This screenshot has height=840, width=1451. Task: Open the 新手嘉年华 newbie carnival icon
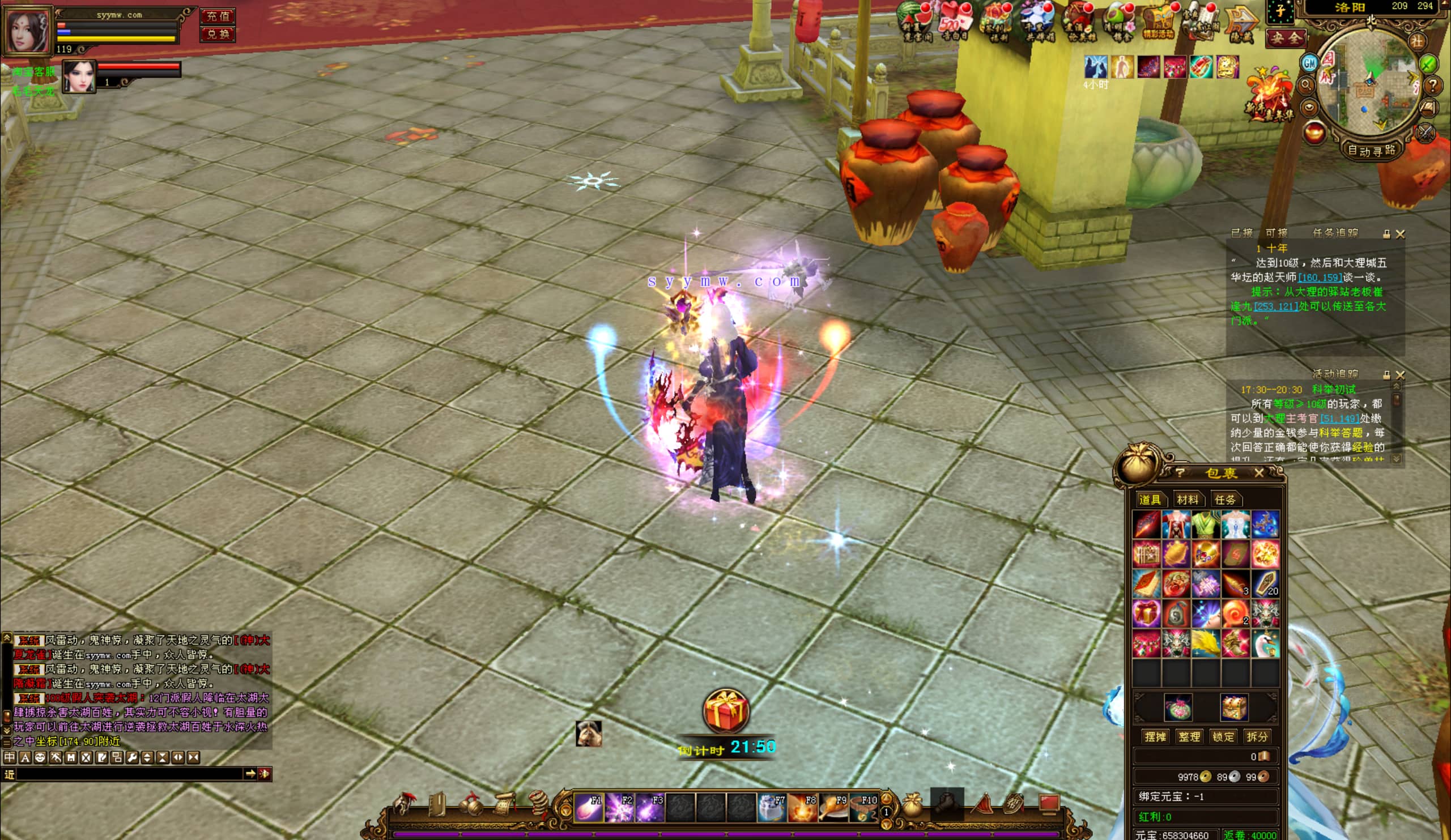pyautogui.click(x=1270, y=96)
